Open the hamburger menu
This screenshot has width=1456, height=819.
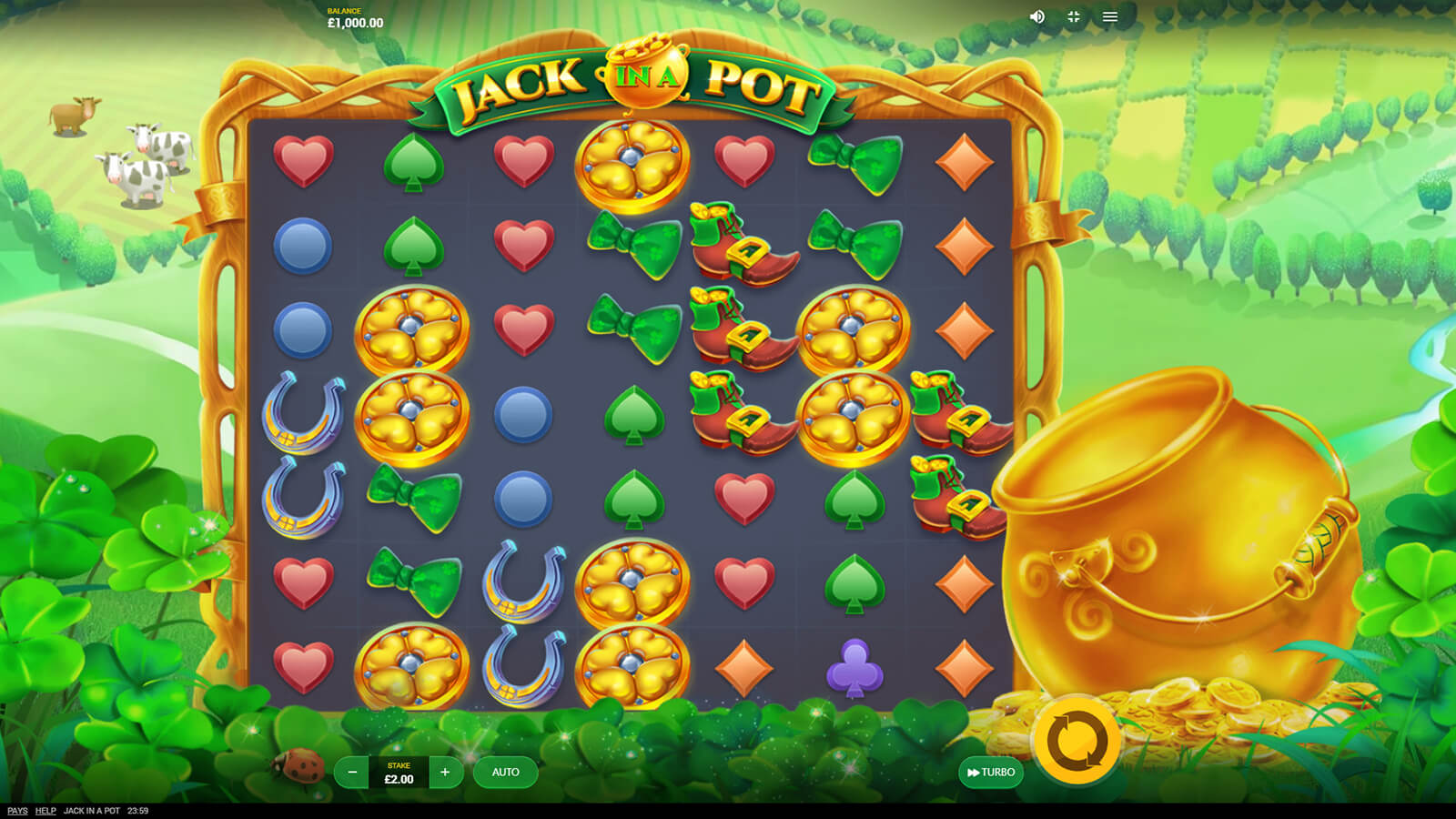tap(1110, 16)
